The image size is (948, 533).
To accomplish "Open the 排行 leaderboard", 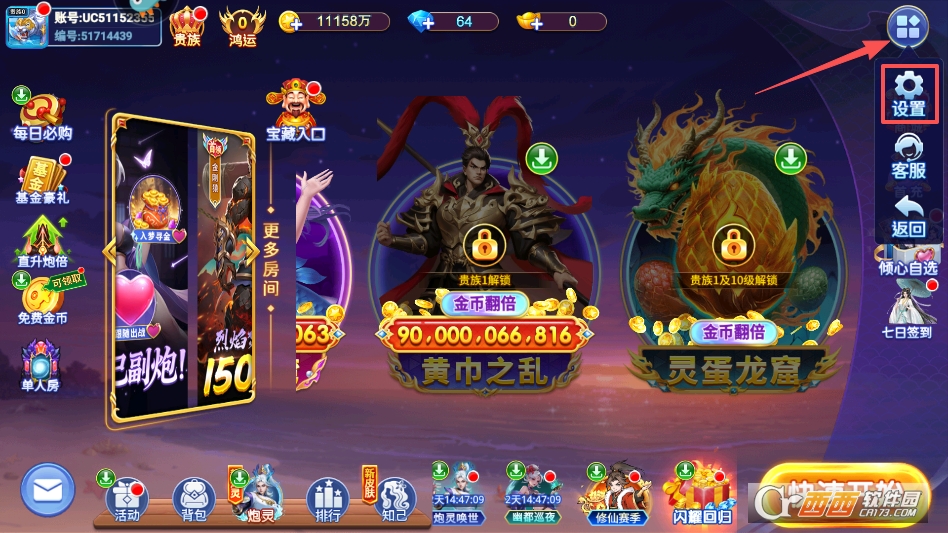I will (327, 498).
